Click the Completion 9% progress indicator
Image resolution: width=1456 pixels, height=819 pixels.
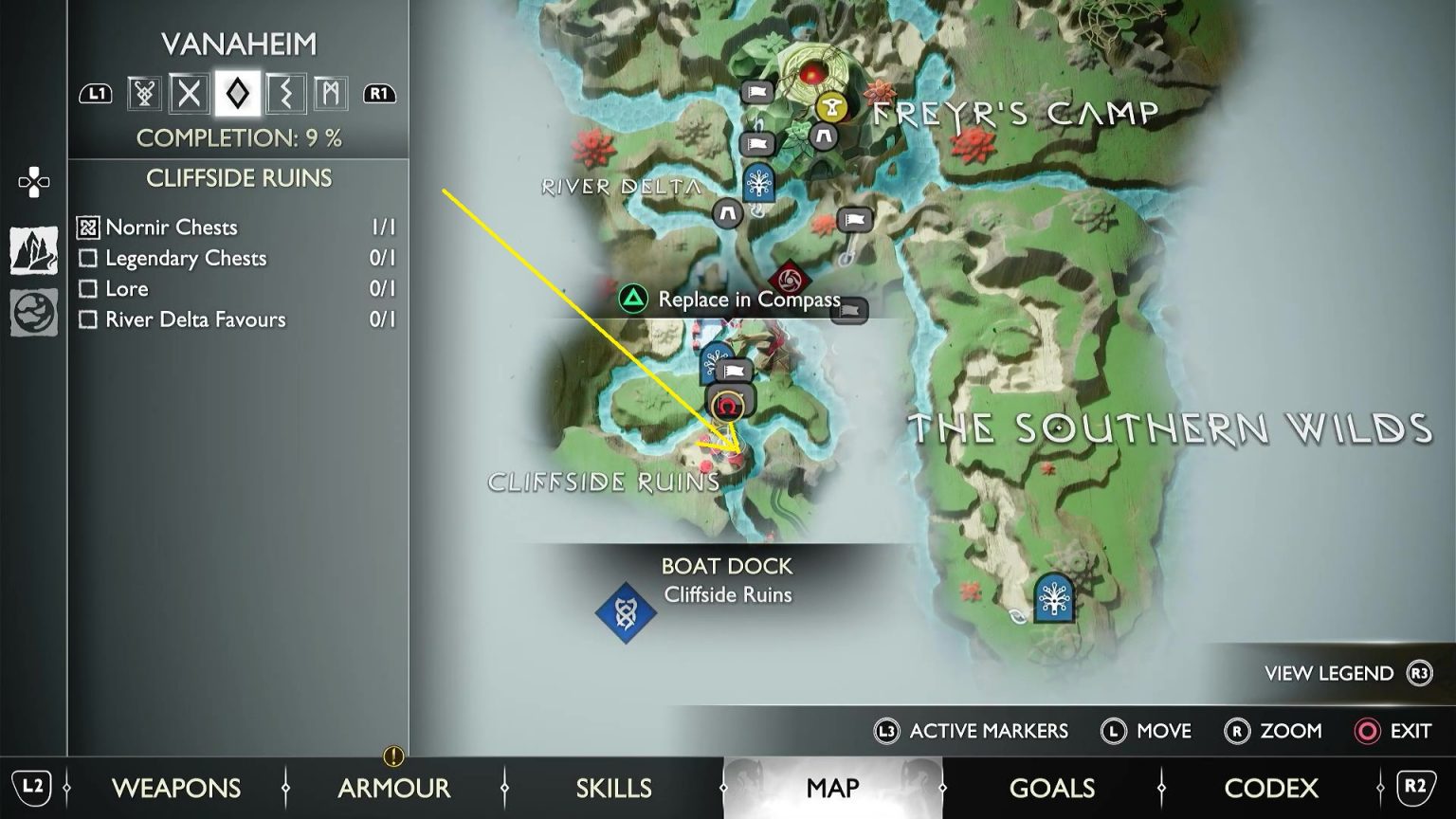point(237,138)
